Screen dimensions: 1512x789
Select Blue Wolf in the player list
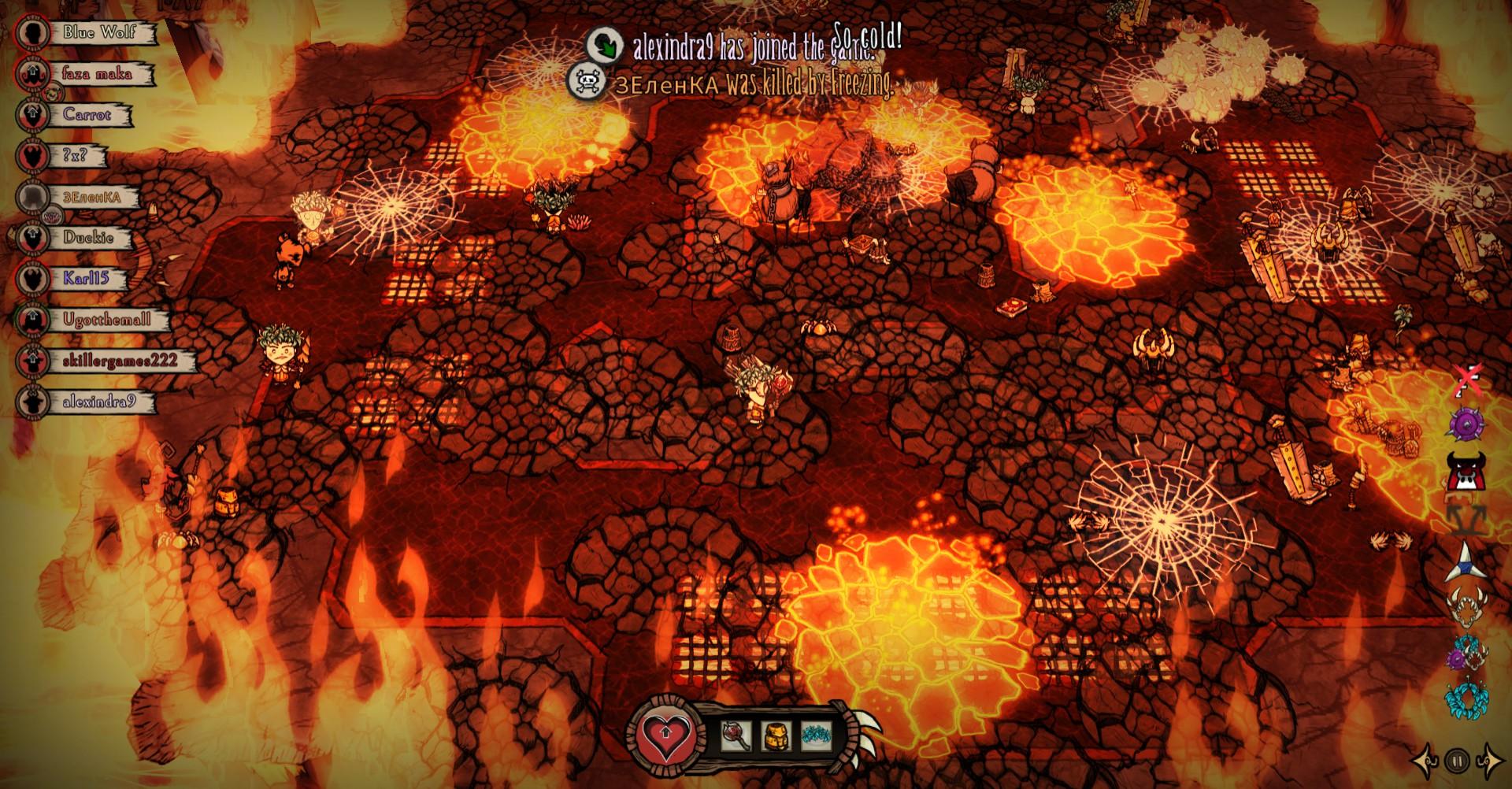(99, 33)
